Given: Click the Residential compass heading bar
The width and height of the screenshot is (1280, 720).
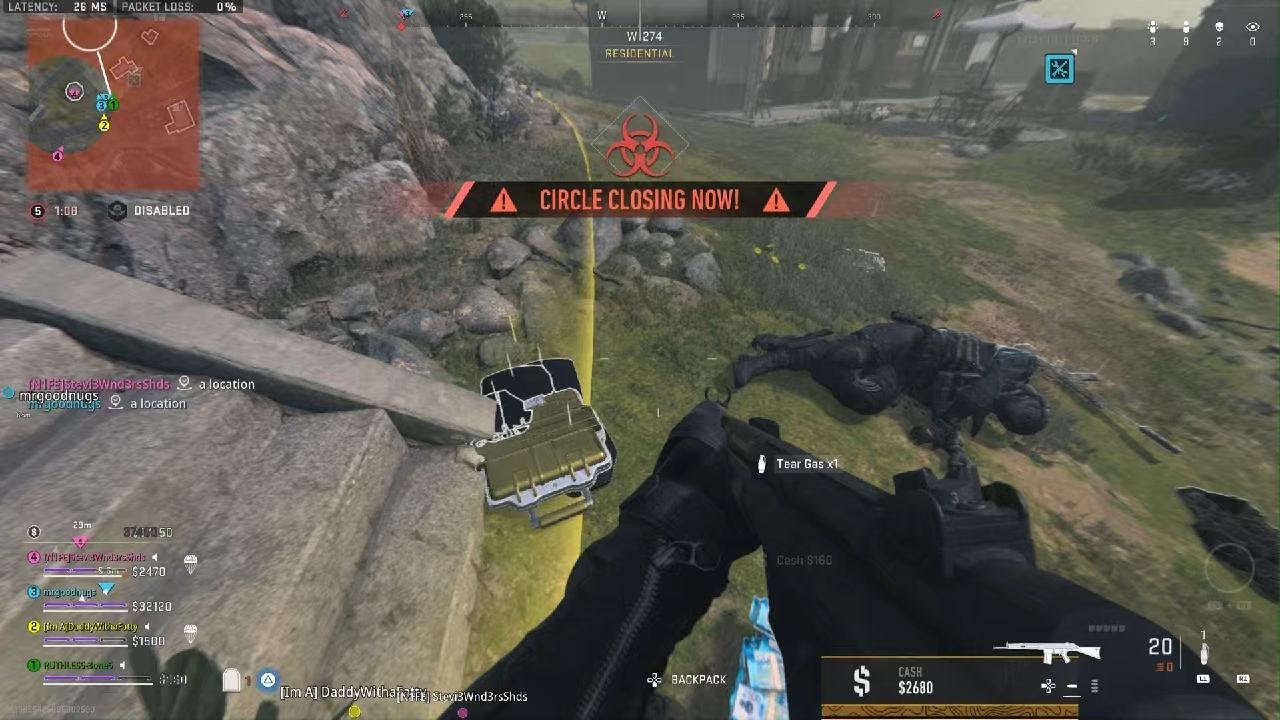Looking at the screenshot, I should (x=639, y=46).
